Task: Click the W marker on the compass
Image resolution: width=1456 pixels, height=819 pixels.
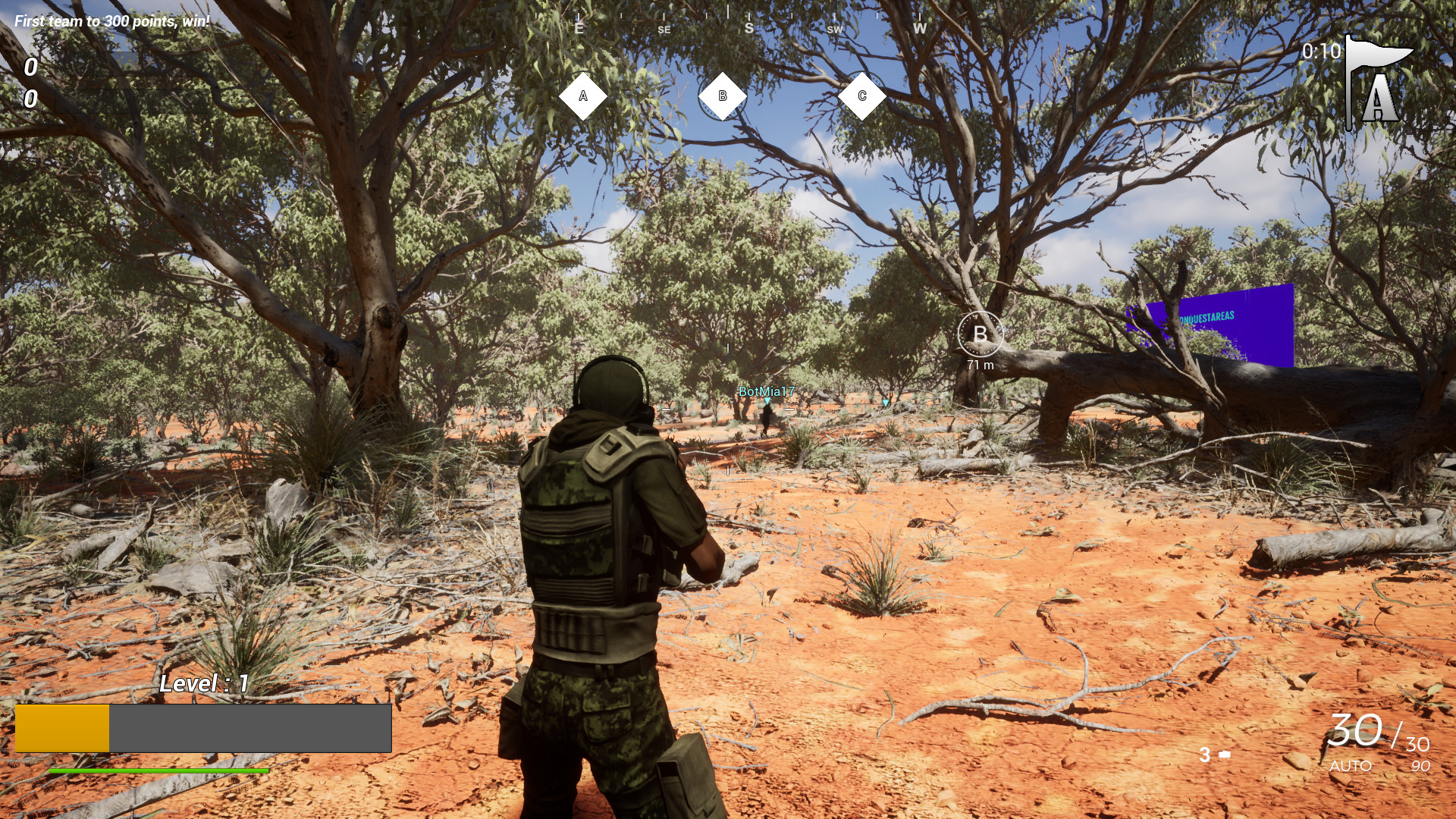Action: point(920,29)
